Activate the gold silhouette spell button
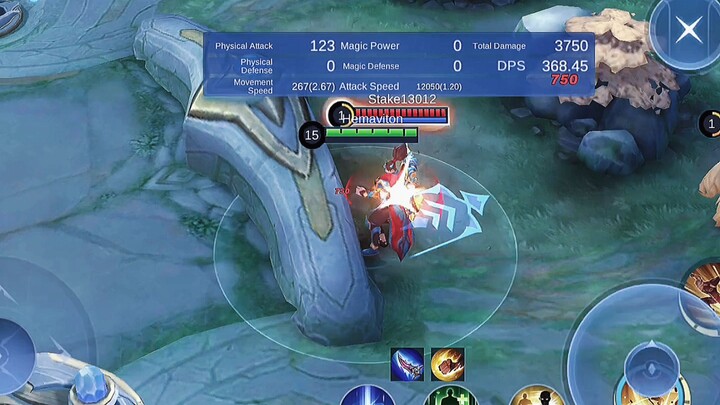 tap(538, 397)
